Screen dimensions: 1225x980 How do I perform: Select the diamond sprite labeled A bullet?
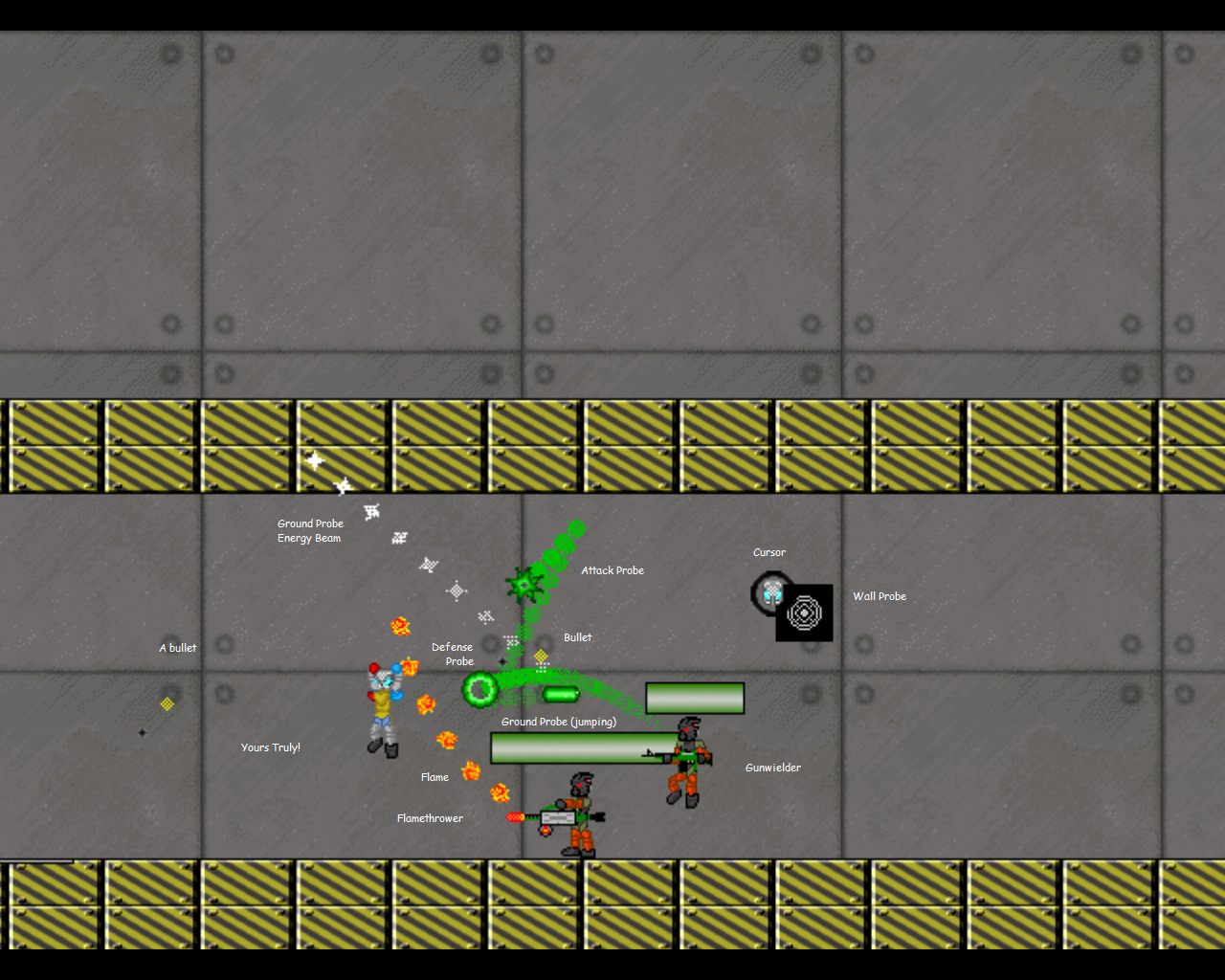168,702
